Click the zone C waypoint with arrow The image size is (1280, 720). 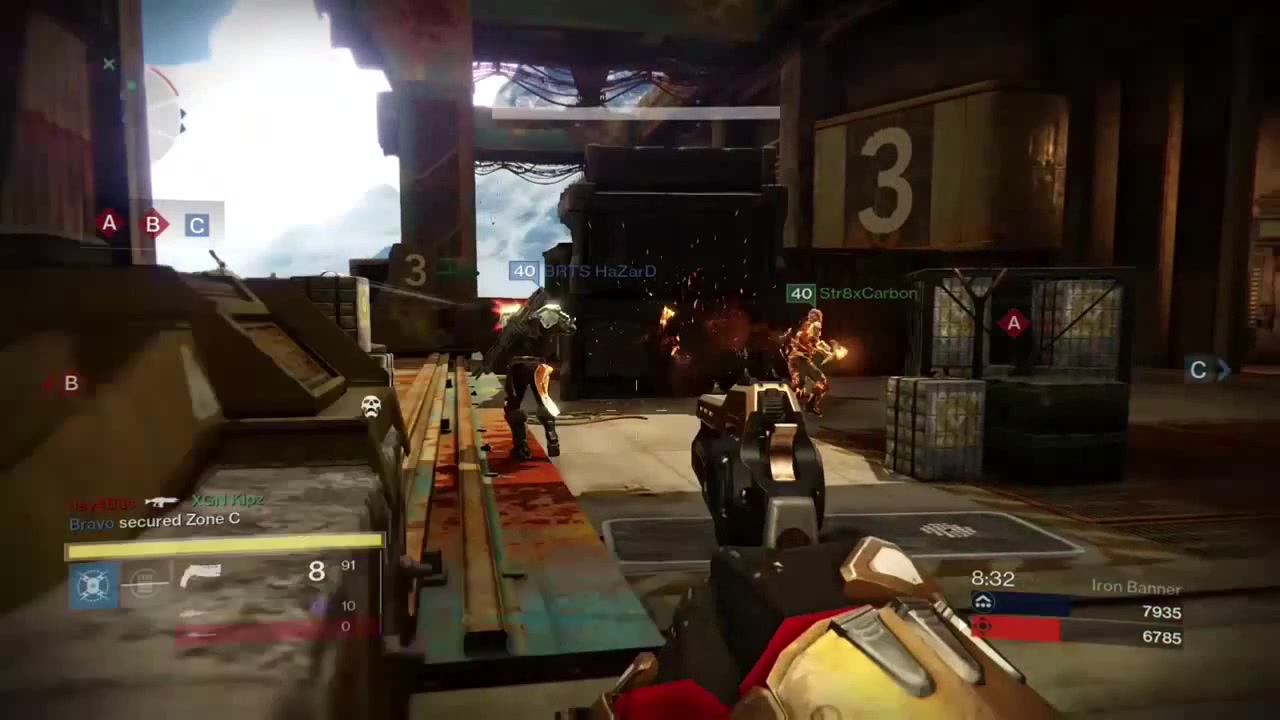1203,370
